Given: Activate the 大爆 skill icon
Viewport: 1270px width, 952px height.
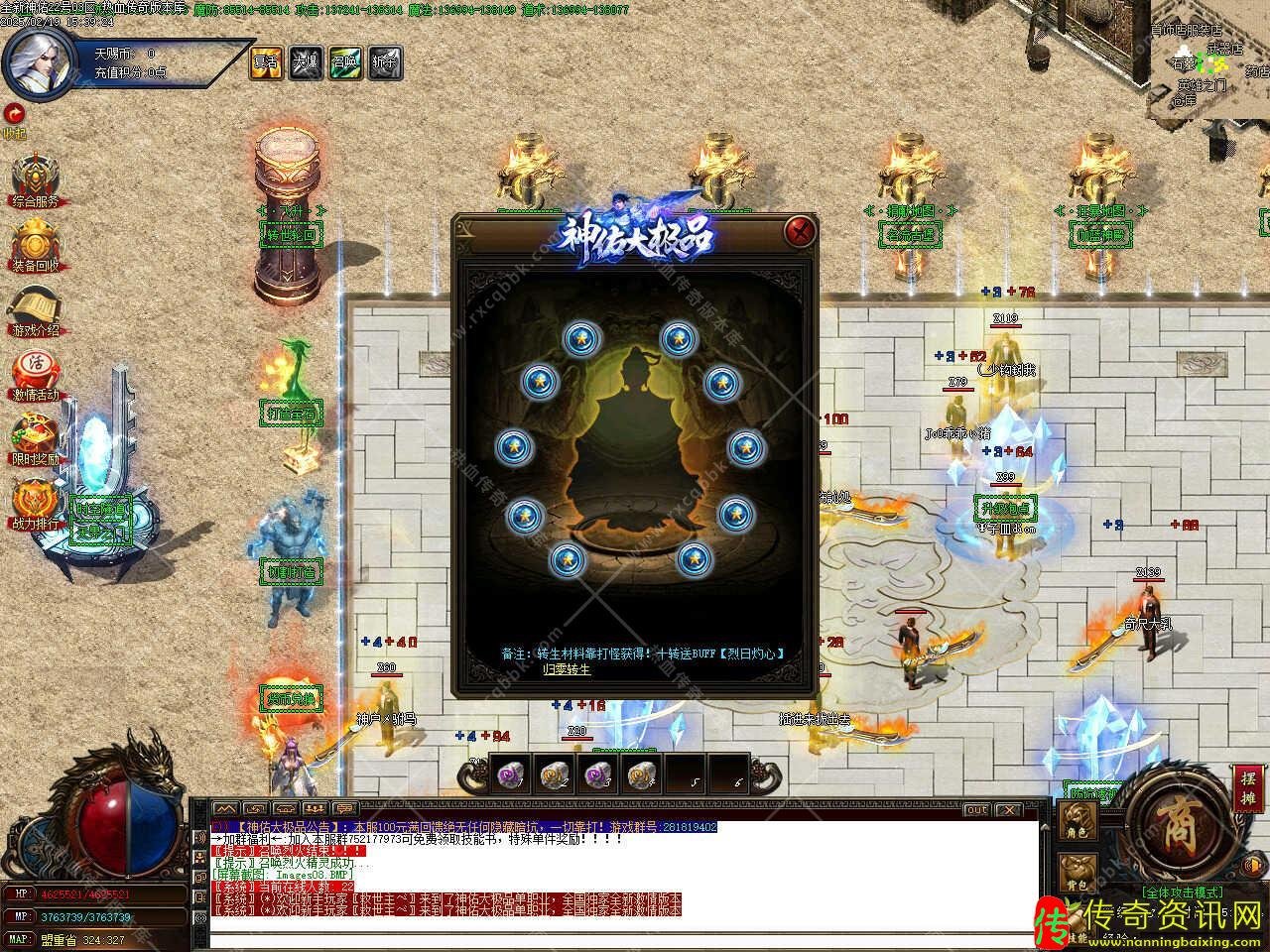Looking at the screenshot, I should pyautogui.click(x=305, y=62).
